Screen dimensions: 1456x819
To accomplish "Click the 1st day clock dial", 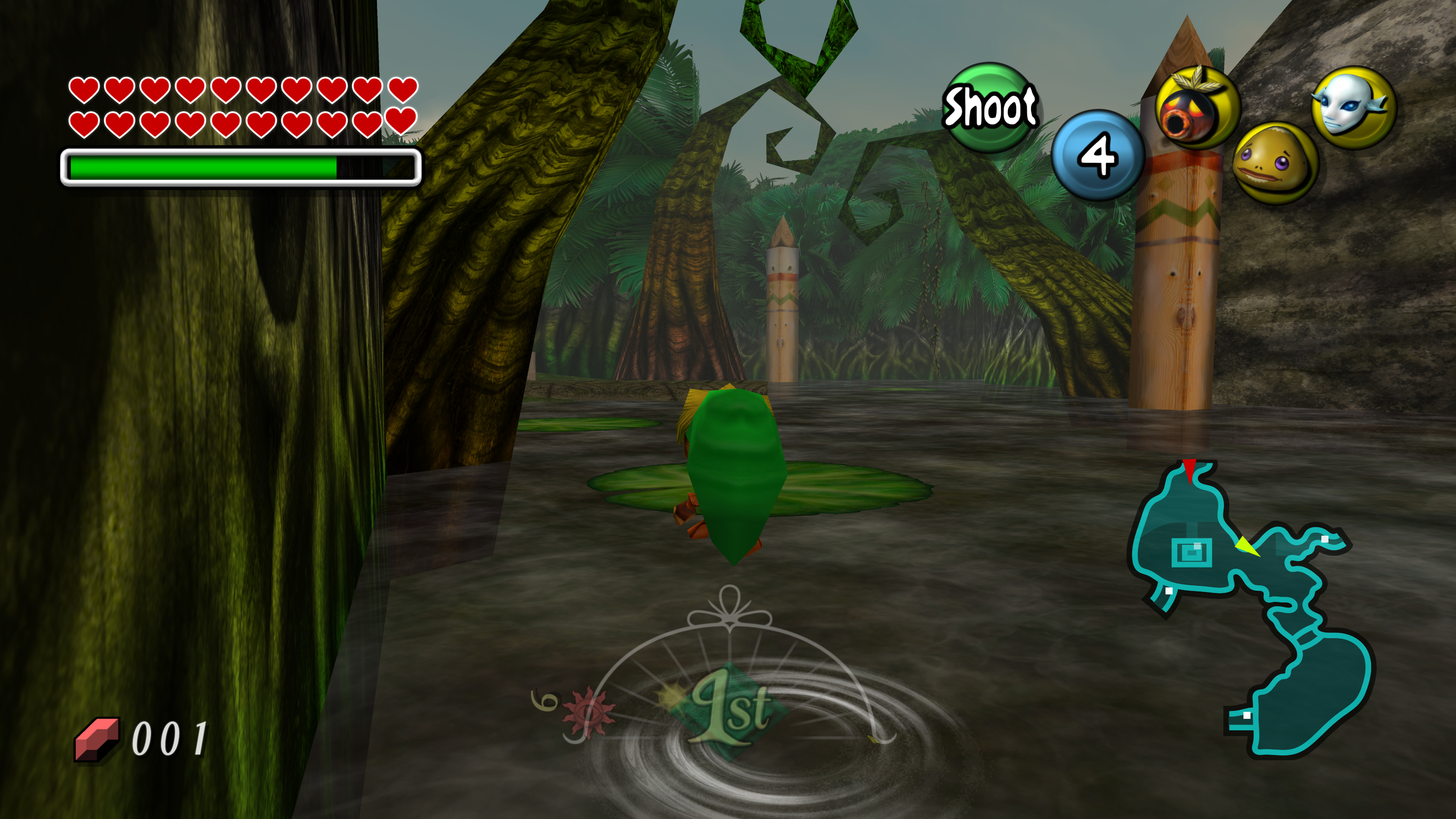I will 729,701.
